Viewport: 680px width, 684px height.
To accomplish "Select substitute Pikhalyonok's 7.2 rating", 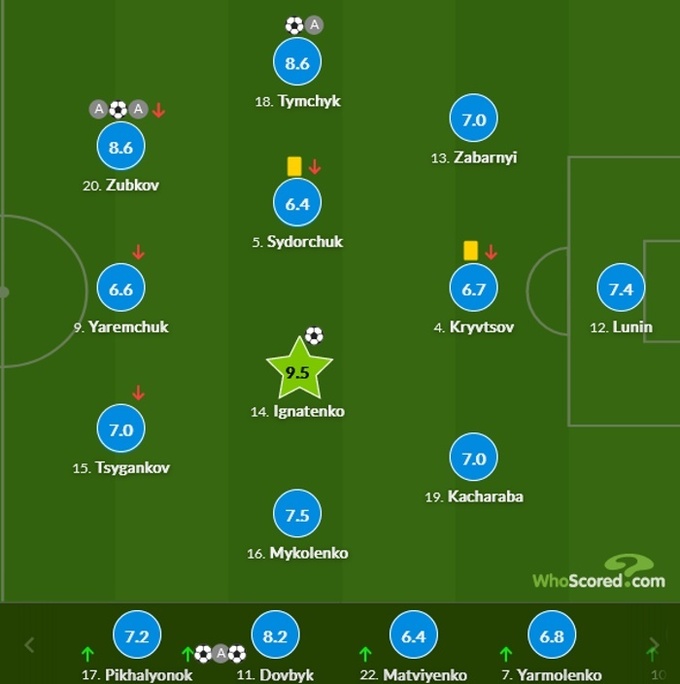I will coord(137,636).
